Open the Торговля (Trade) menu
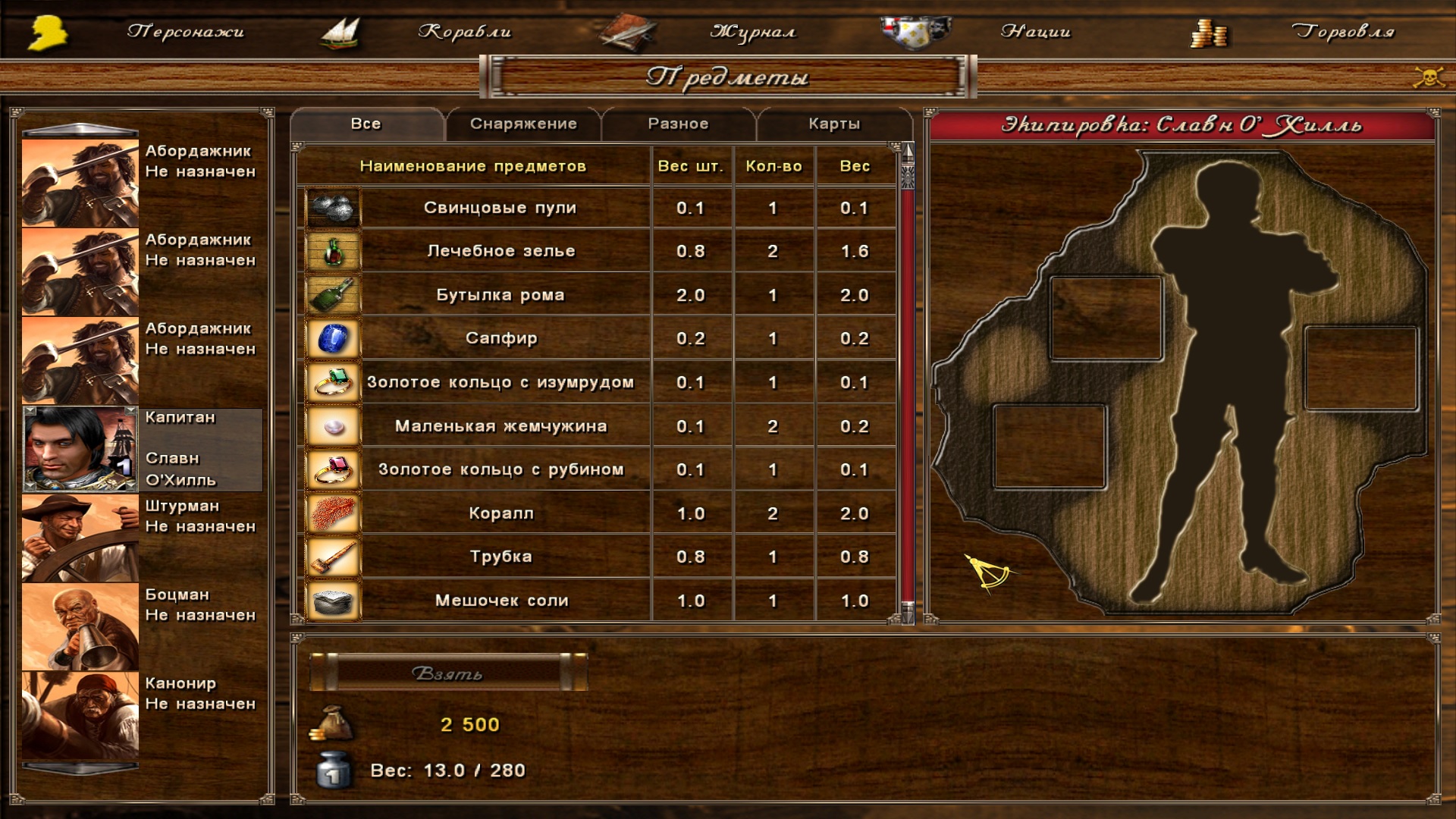This screenshot has width=1456, height=819. pyautogui.click(x=1342, y=32)
